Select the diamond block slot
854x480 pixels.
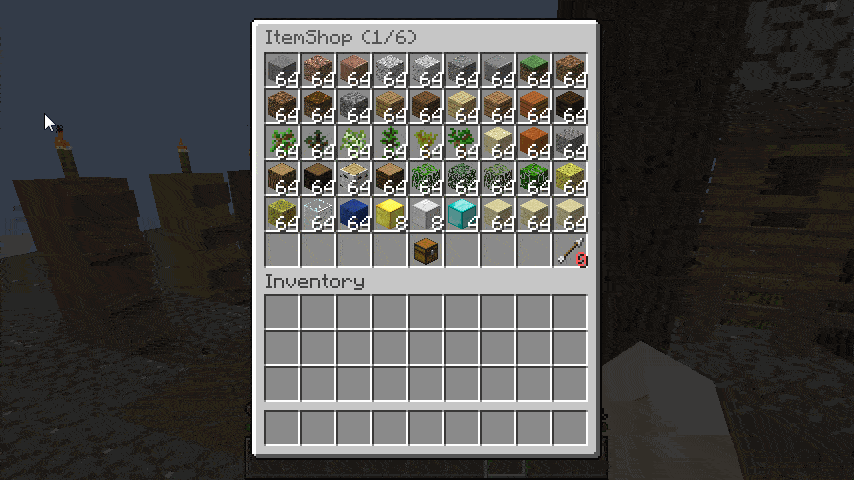coord(462,214)
